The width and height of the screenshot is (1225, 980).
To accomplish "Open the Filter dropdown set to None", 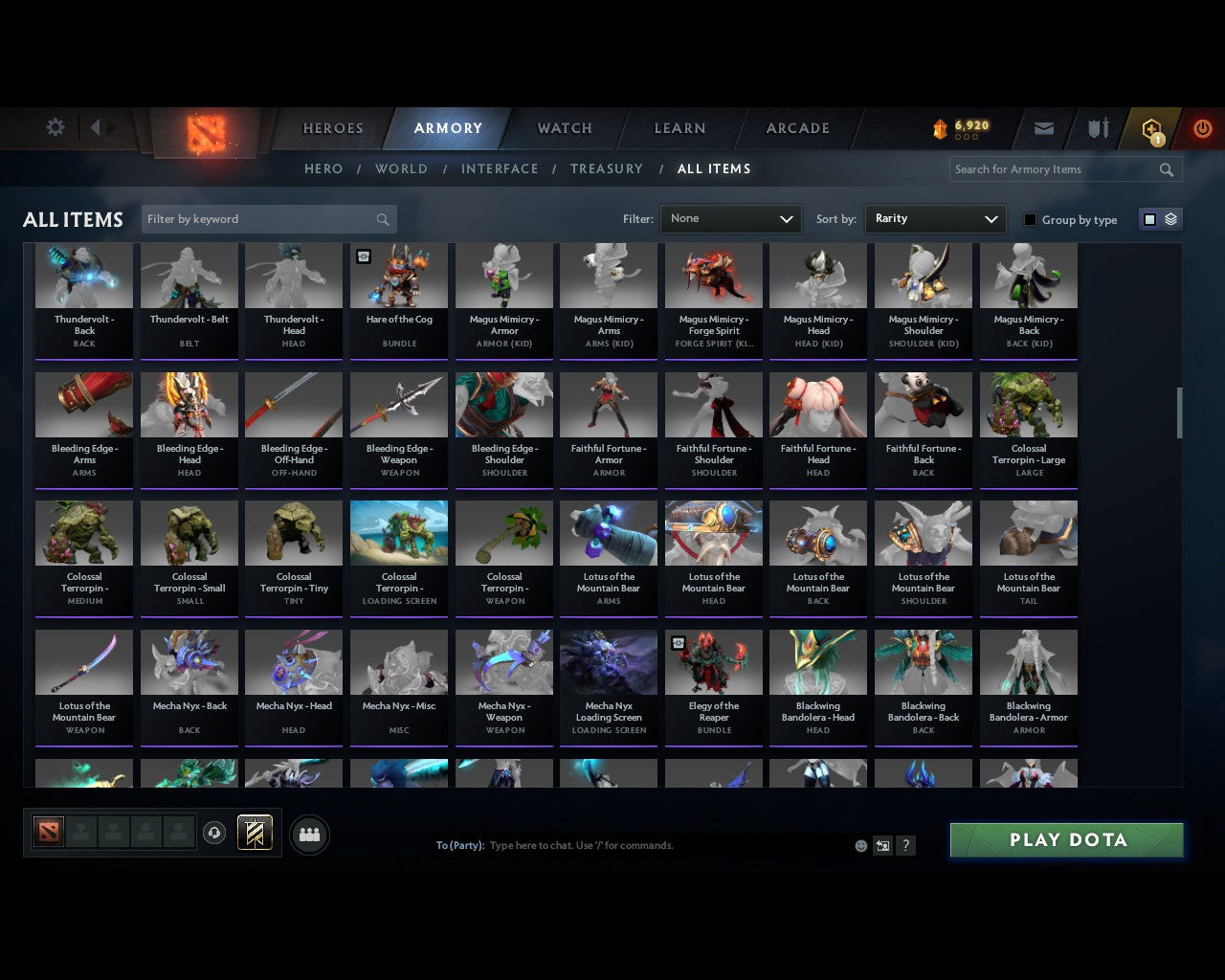I will coord(730,218).
